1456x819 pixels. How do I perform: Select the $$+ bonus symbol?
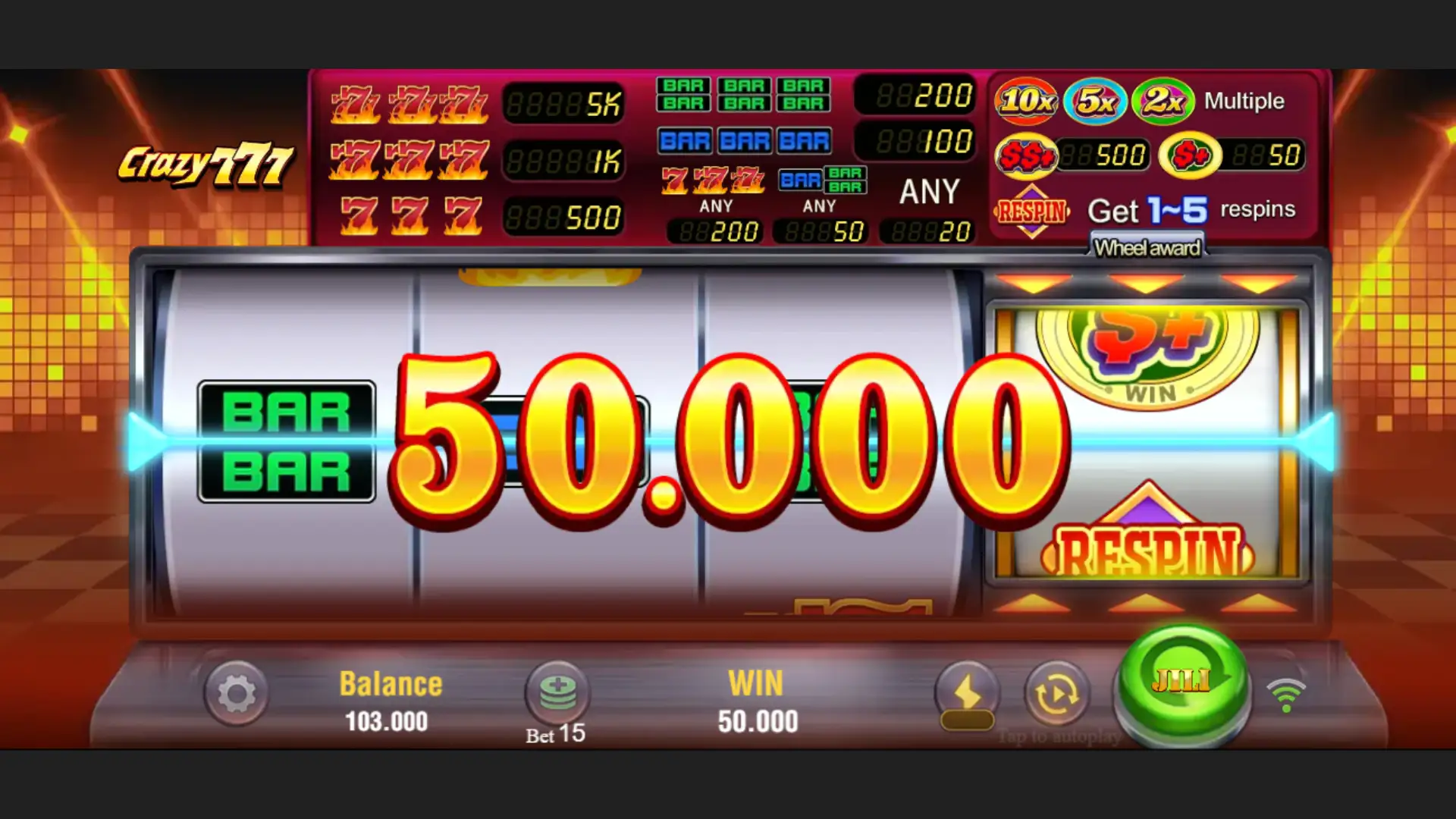(x=1027, y=153)
